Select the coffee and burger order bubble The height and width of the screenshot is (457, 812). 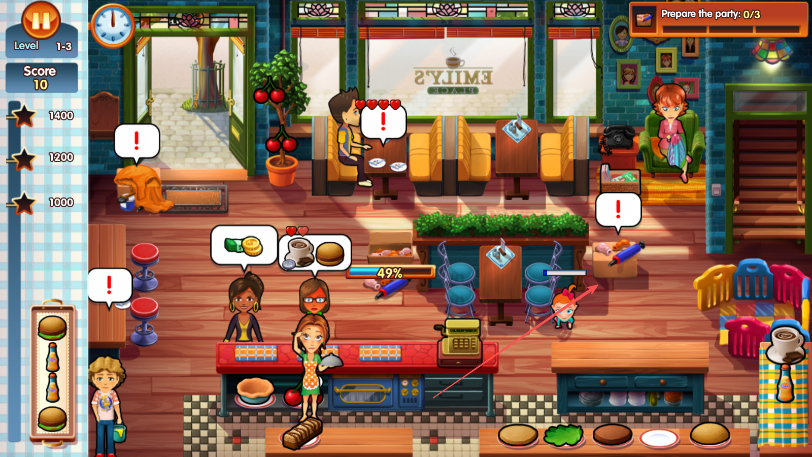[314, 253]
